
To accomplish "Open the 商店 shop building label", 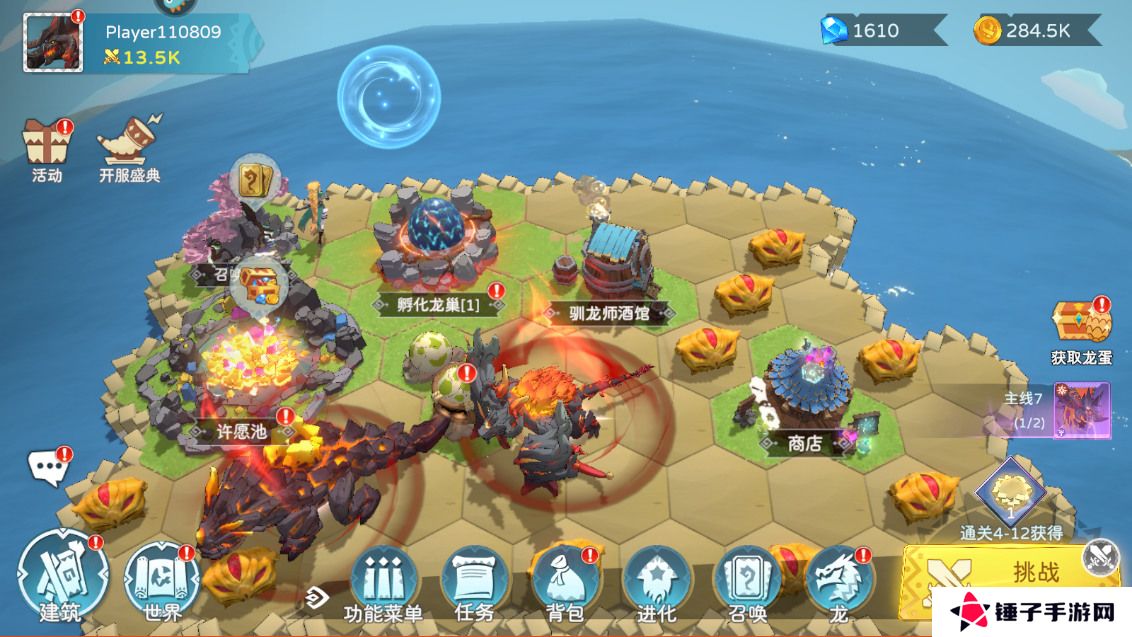I will 804,444.
